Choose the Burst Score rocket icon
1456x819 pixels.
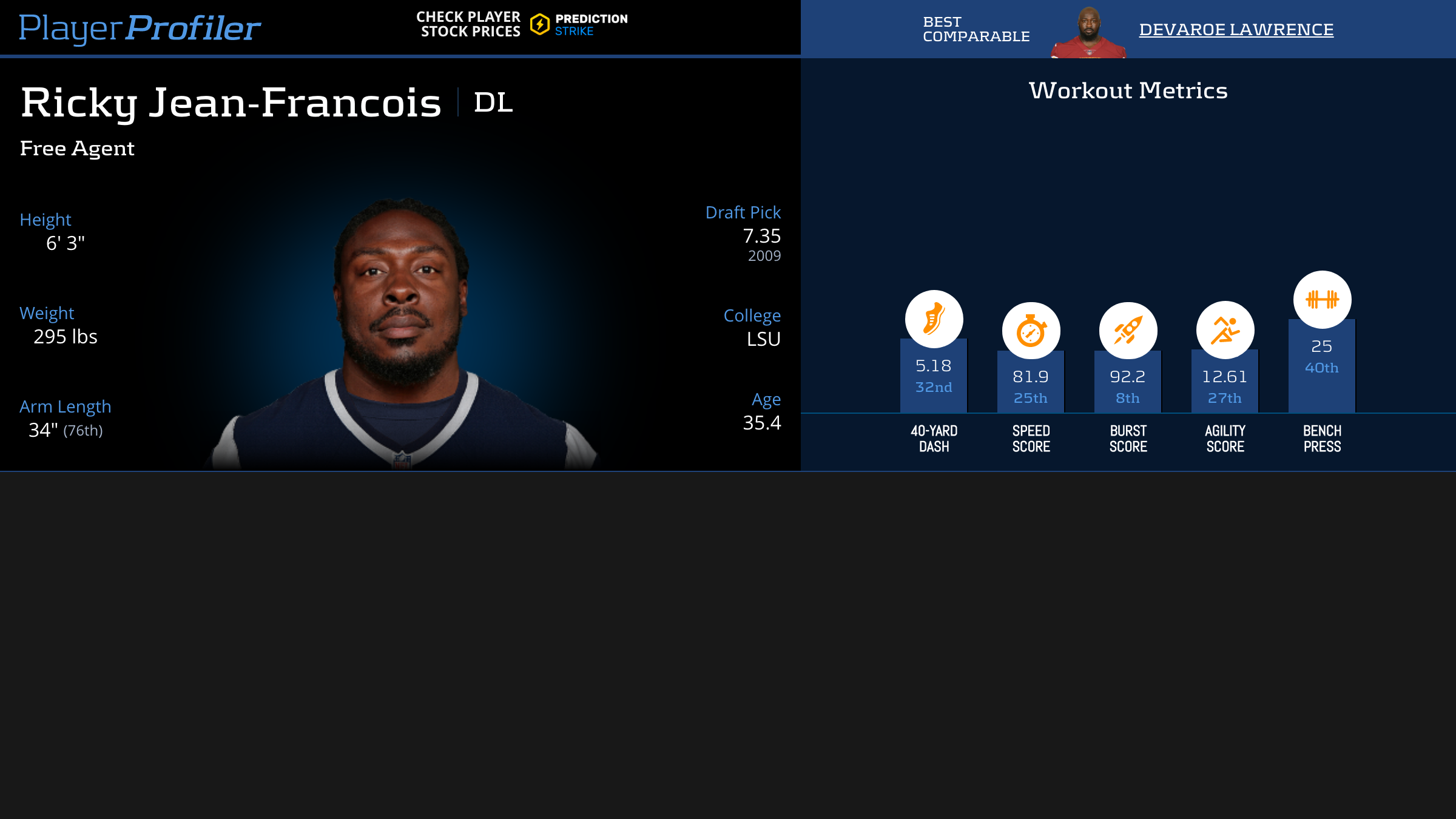pos(1128,331)
